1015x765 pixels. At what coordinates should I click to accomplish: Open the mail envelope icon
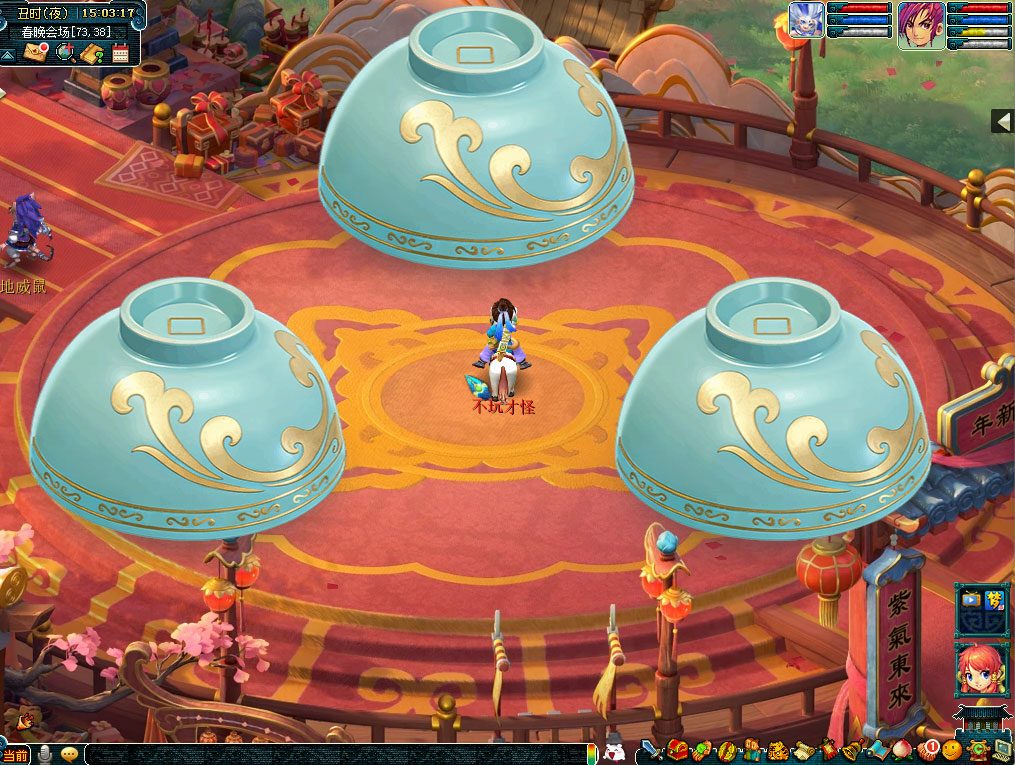point(37,51)
